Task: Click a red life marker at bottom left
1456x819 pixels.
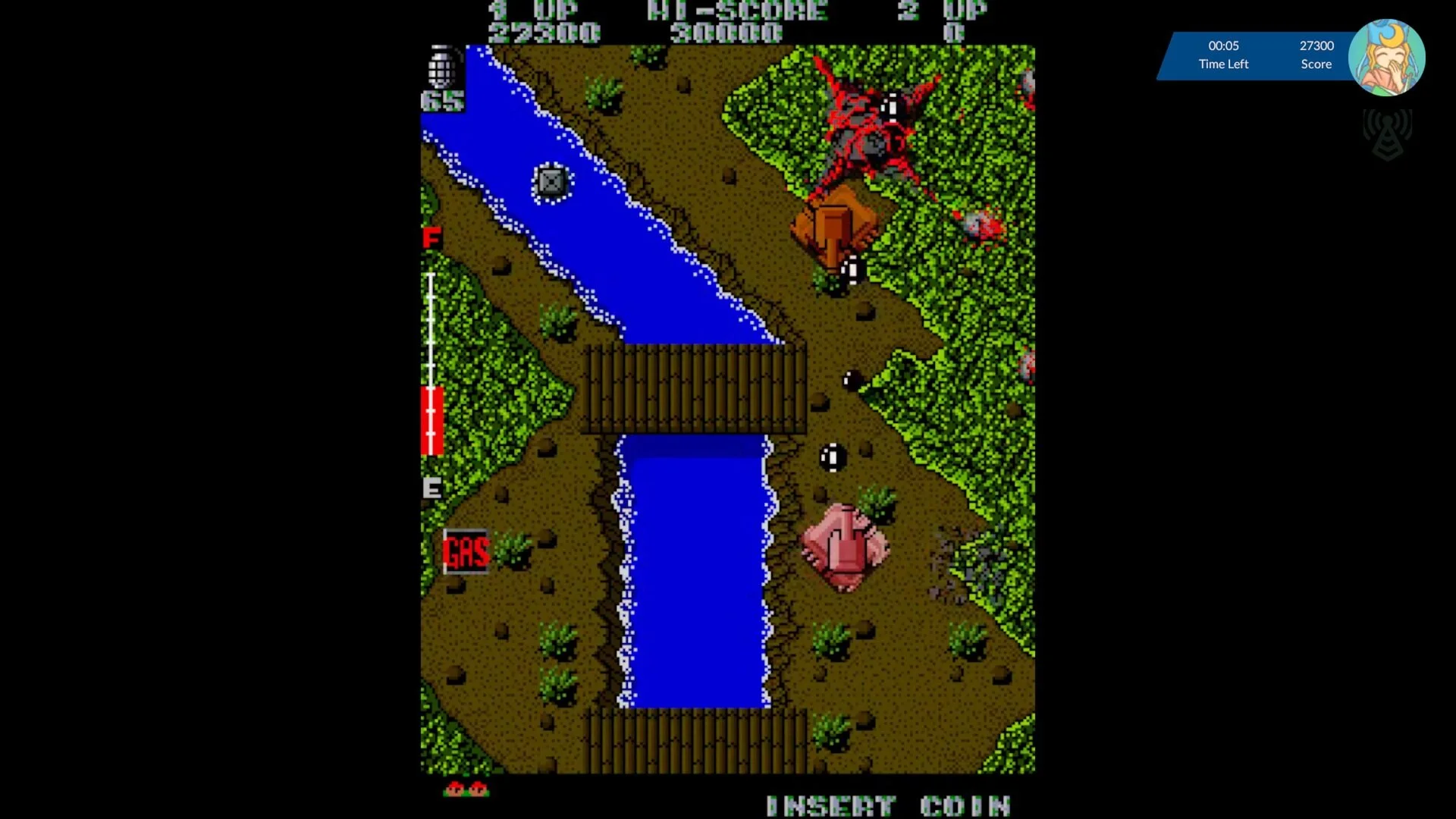Action: (455, 789)
